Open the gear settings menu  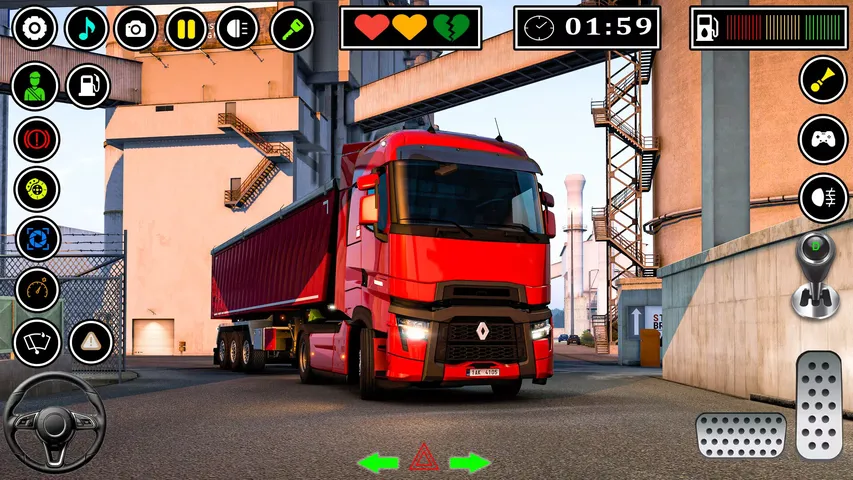click(x=36, y=28)
